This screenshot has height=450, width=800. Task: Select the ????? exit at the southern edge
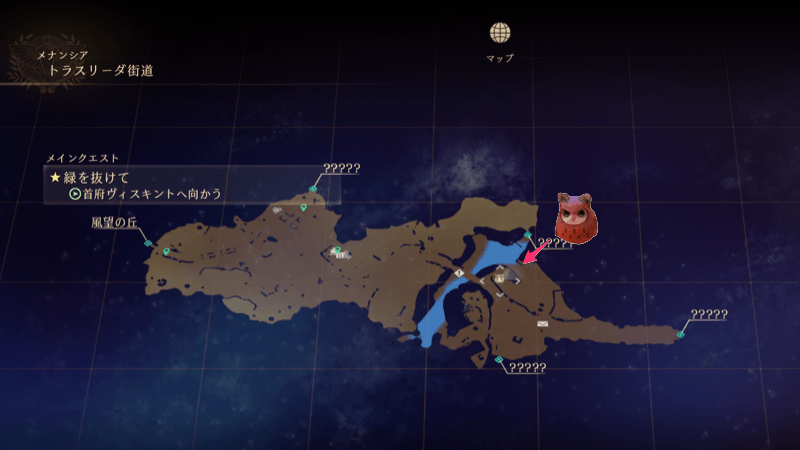(x=527, y=368)
